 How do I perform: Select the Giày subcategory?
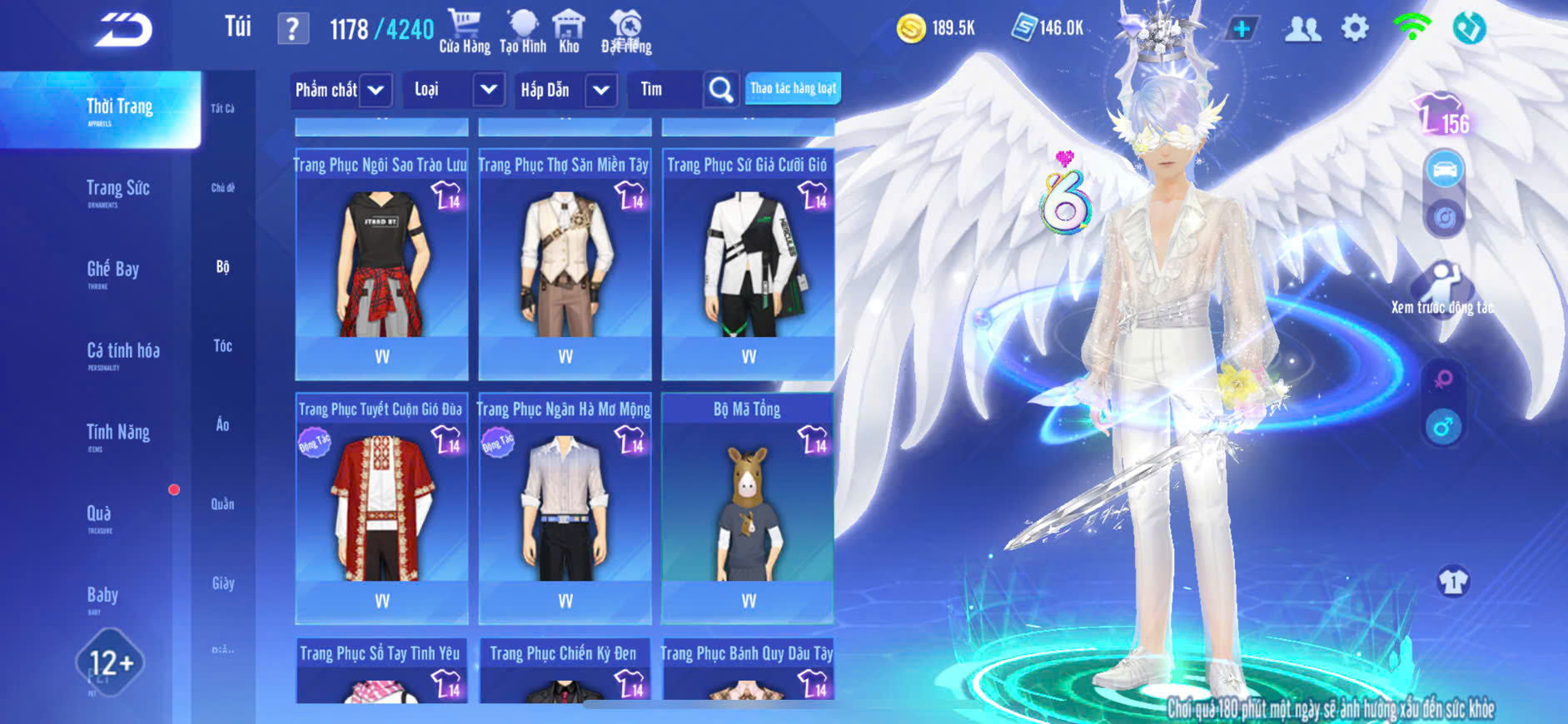pos(222,583)
